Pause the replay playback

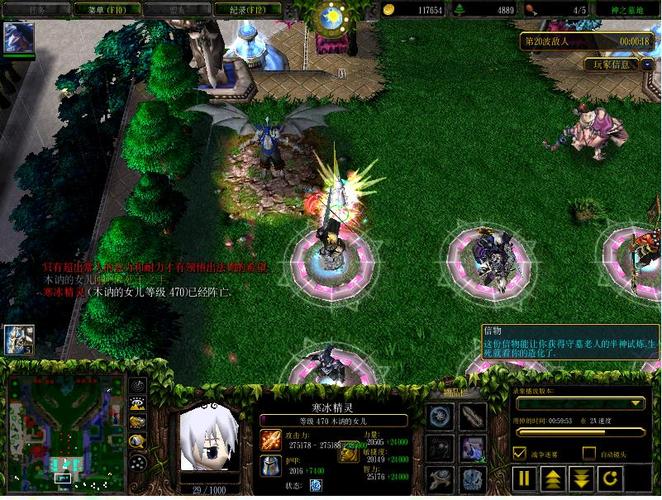pos(525,478)
